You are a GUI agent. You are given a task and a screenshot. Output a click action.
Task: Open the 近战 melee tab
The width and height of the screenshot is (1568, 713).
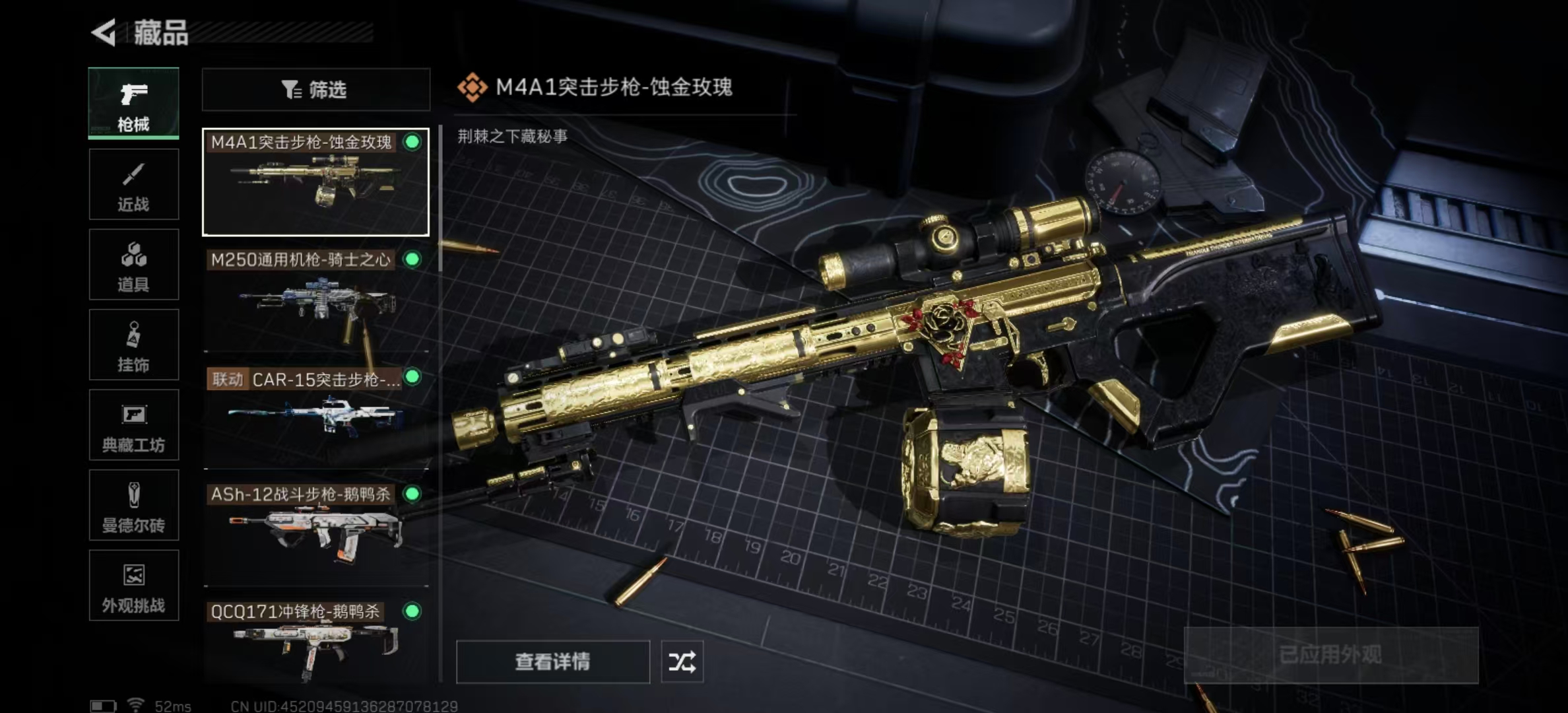coord(133,184)
